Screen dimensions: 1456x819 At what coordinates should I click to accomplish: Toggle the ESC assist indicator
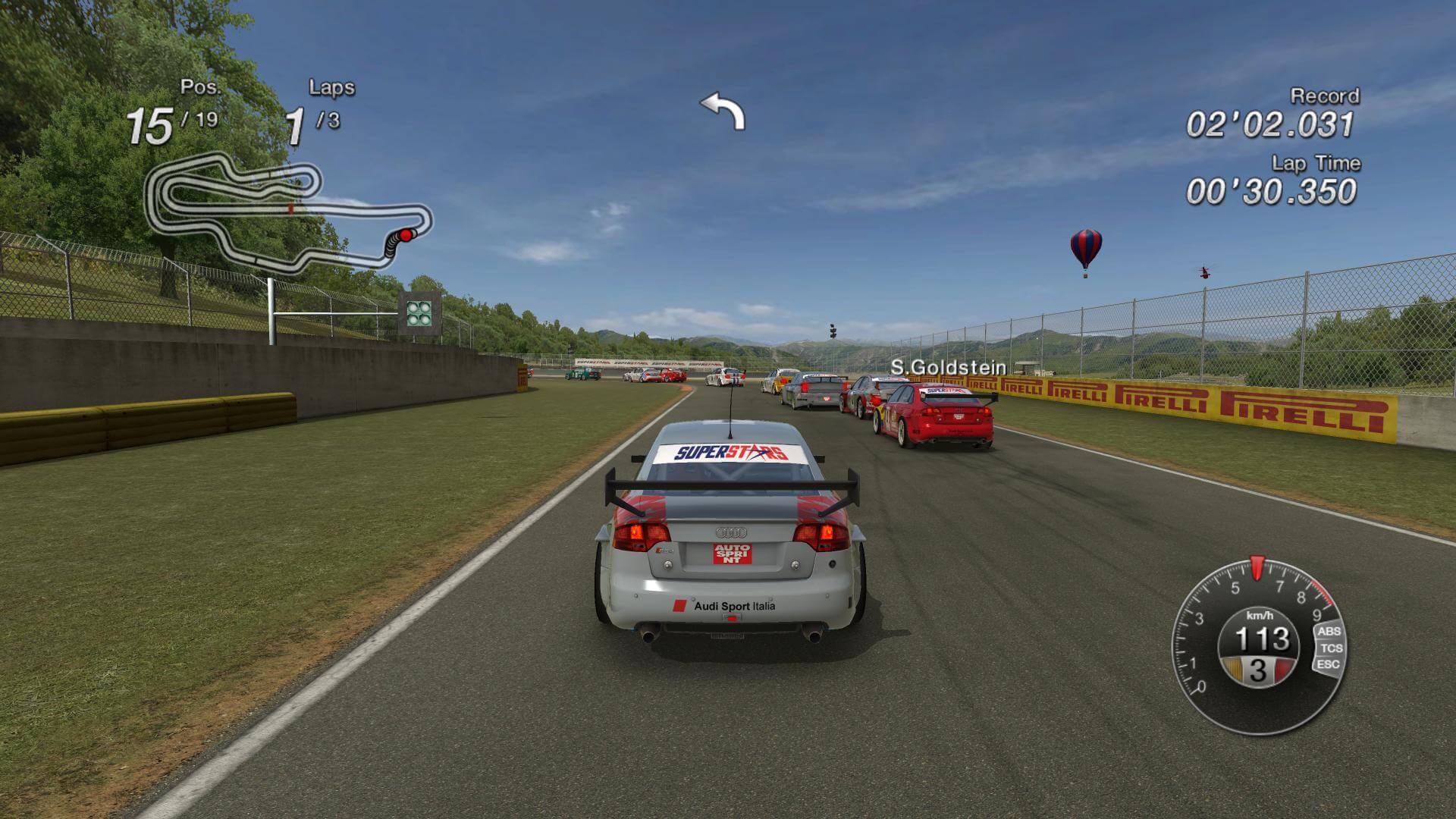coord(1329,664)
